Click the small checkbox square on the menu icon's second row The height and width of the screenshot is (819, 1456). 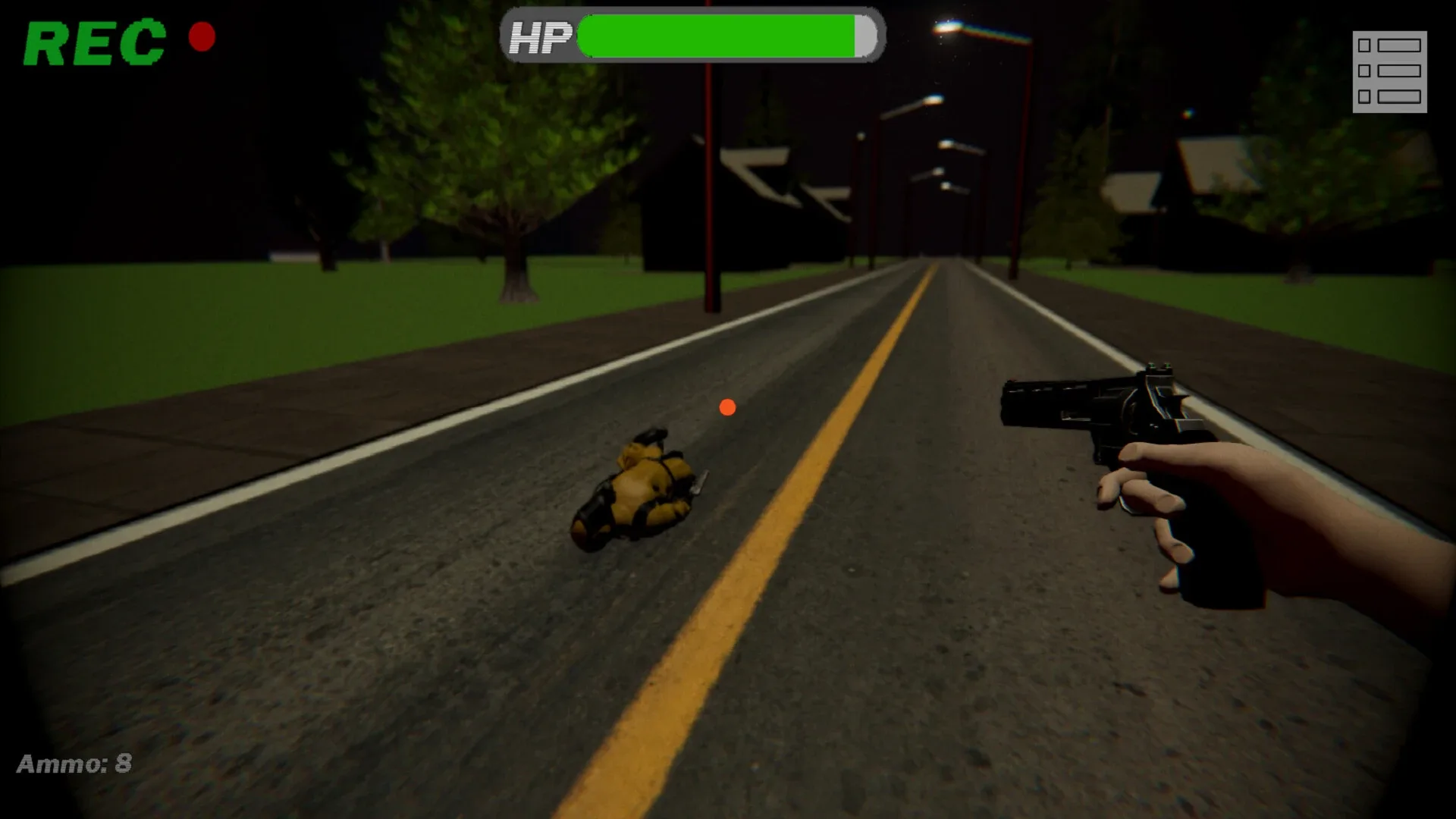(1364, 71)
